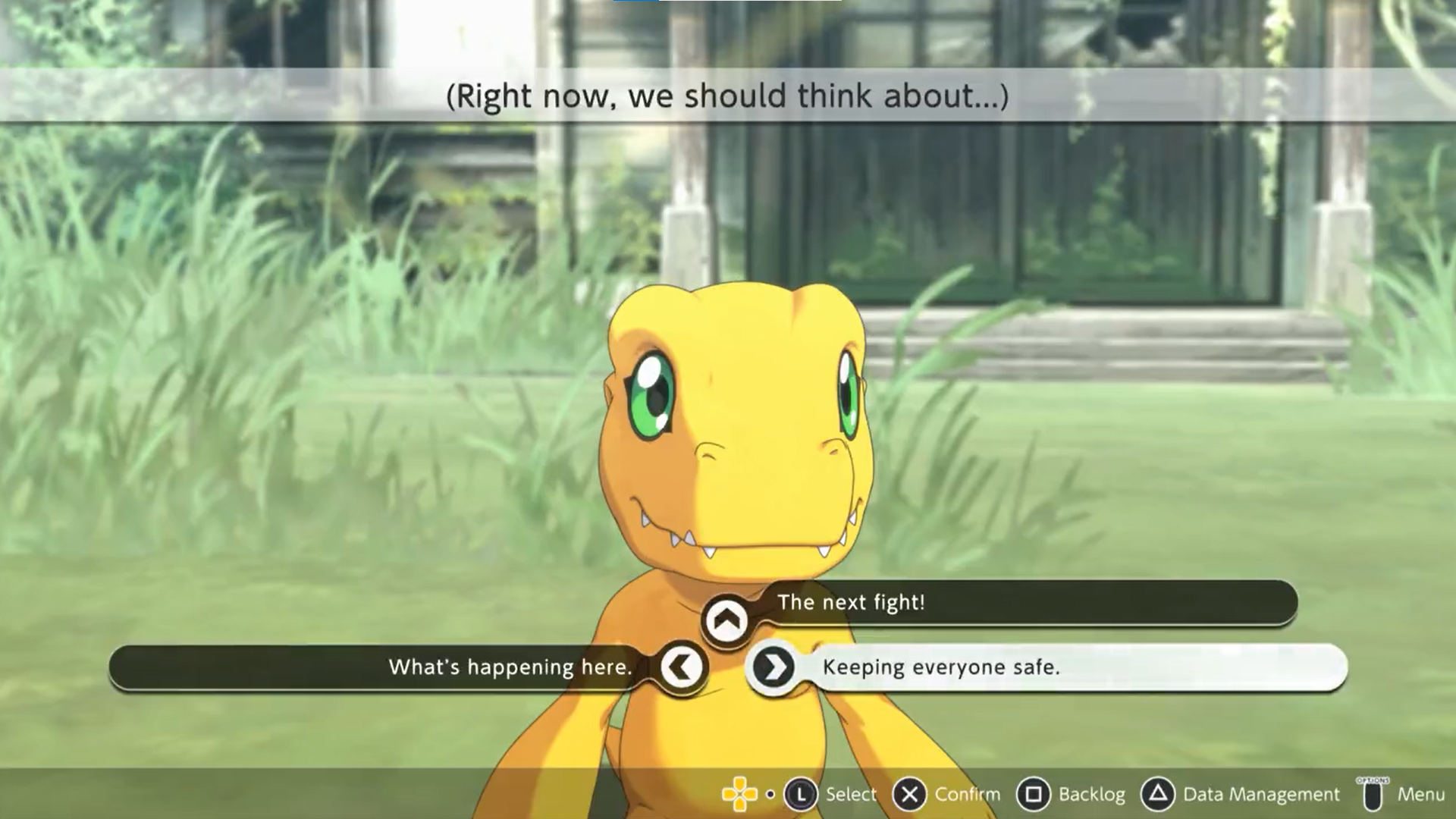Click the narration text box at the top
Viewport: 1456px width, 819px height.
tap(728, 96)
